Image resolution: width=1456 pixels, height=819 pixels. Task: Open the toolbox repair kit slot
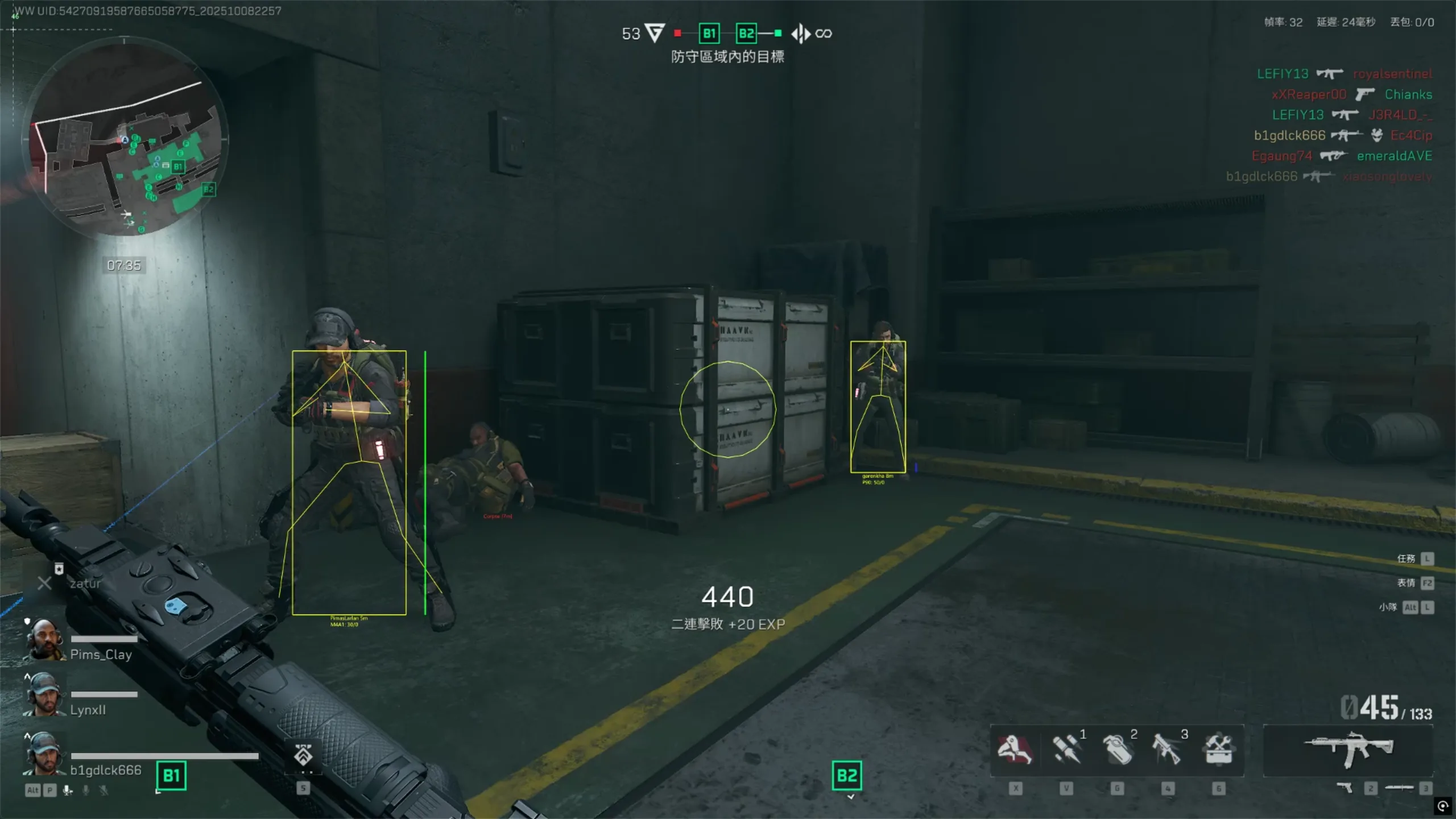1218,749
